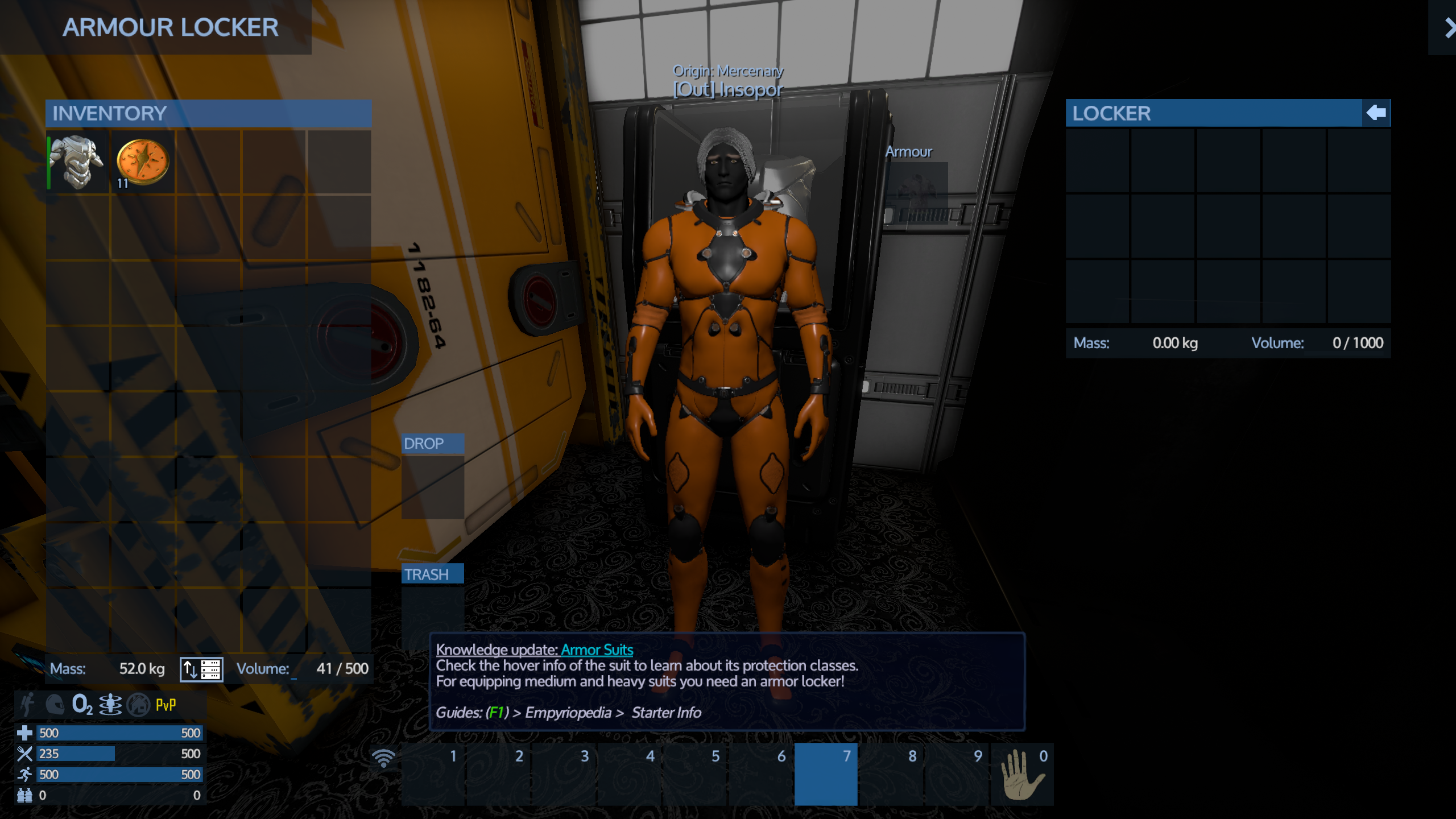This screenshot has height=819, width=1456.
Task: Open the Armor Suits knowledge link
Action: click(597, 650)
